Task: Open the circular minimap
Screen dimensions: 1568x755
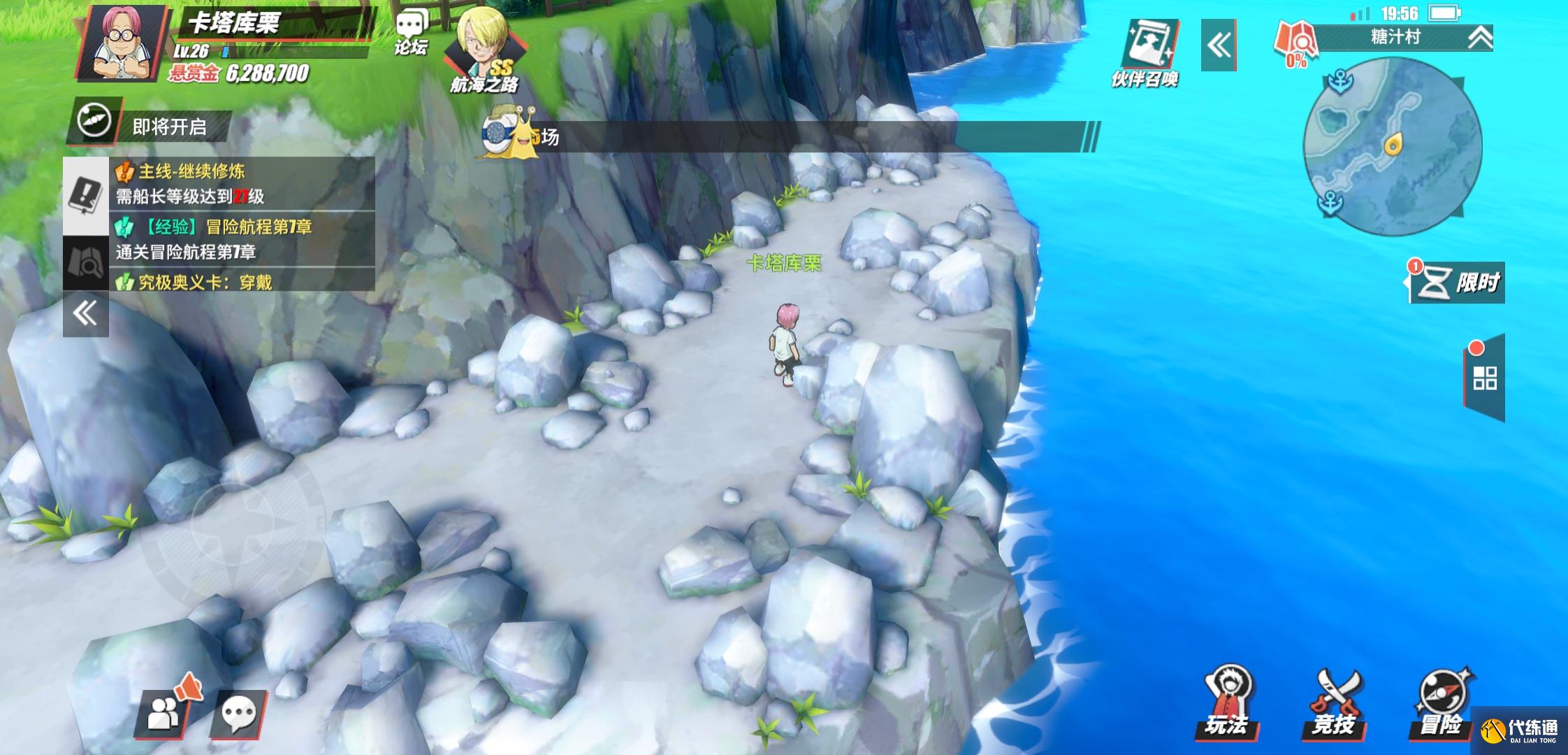Action: 1392,147
